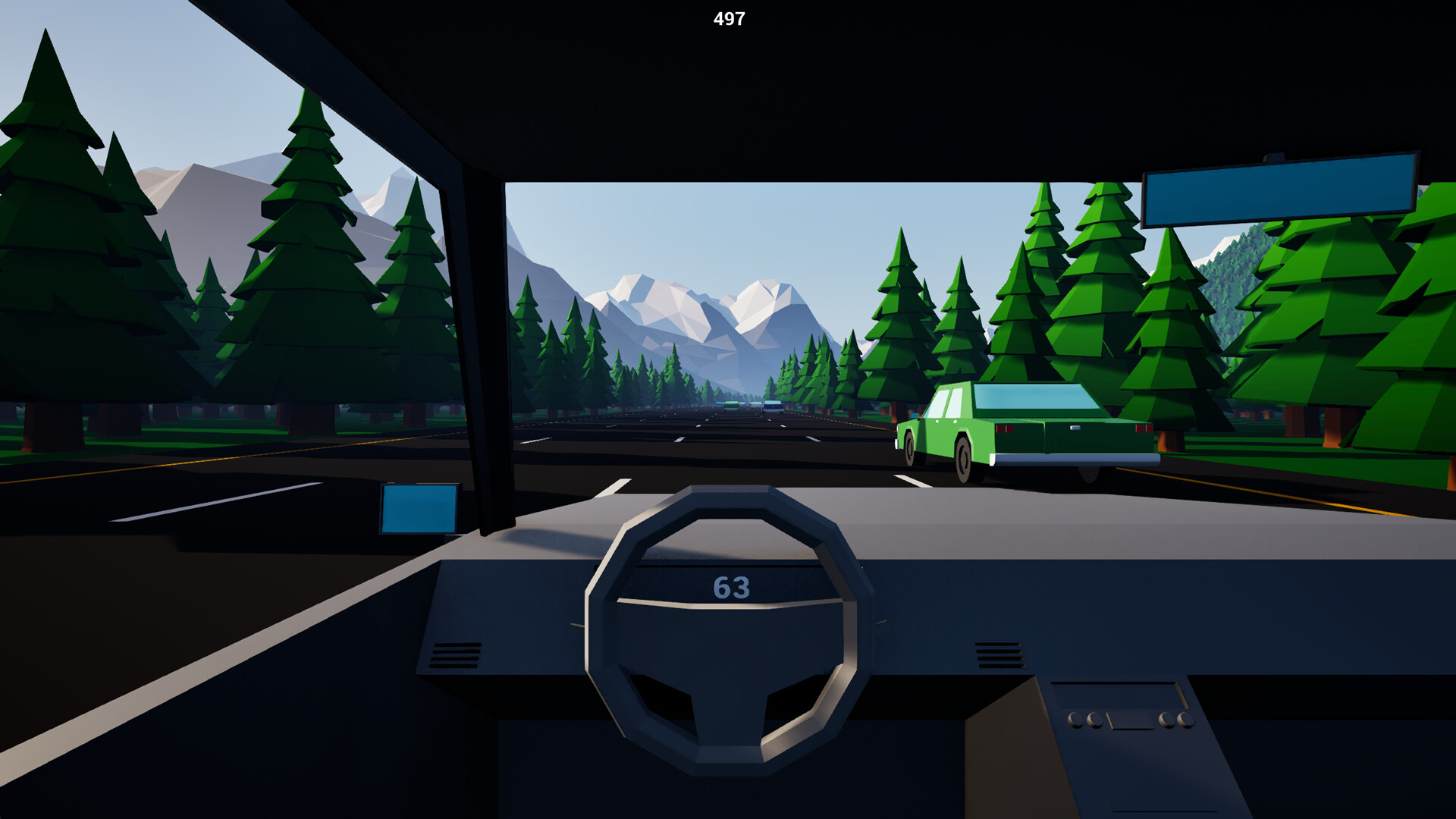Click the rightmost knob on the center console

1186,719
